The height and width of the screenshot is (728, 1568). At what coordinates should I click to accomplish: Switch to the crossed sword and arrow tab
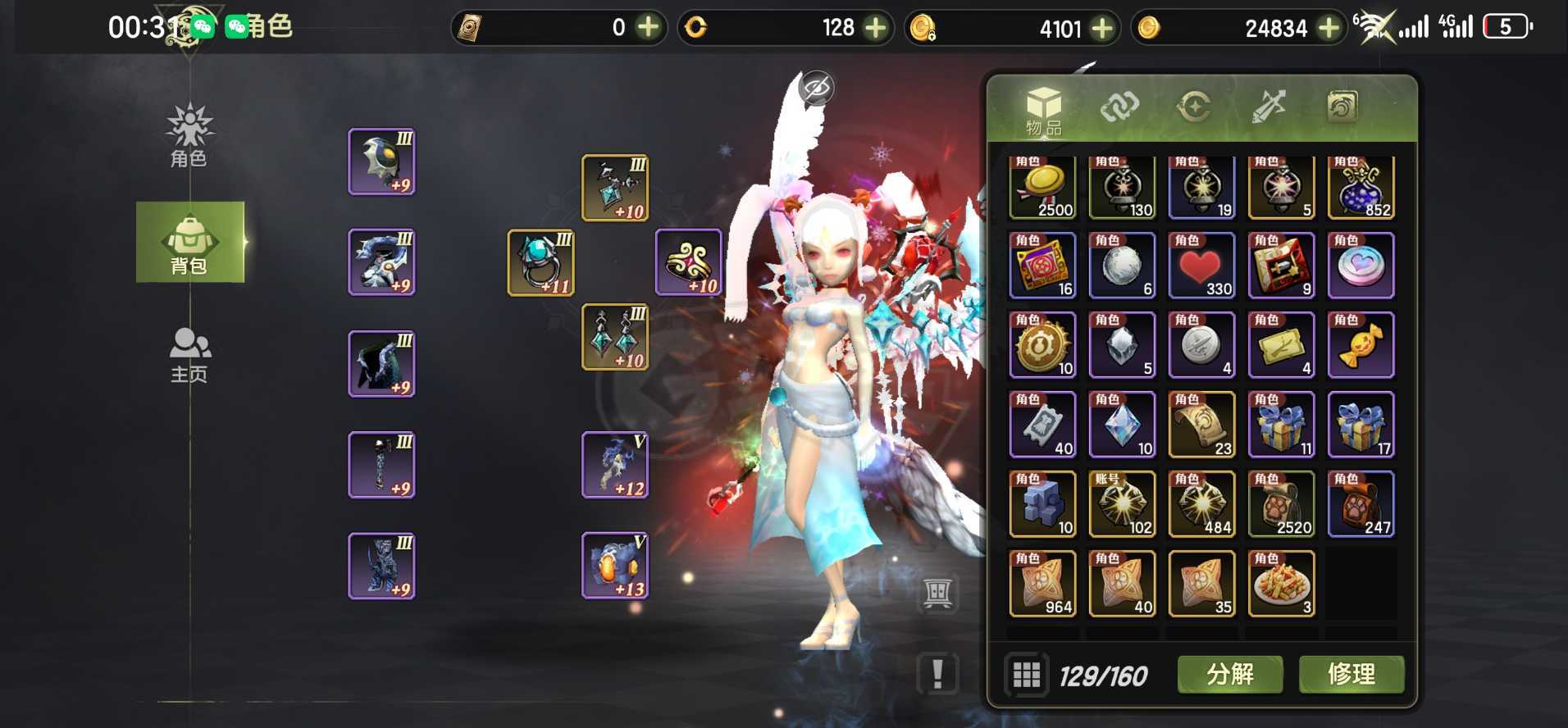(x=1268, y=107)
